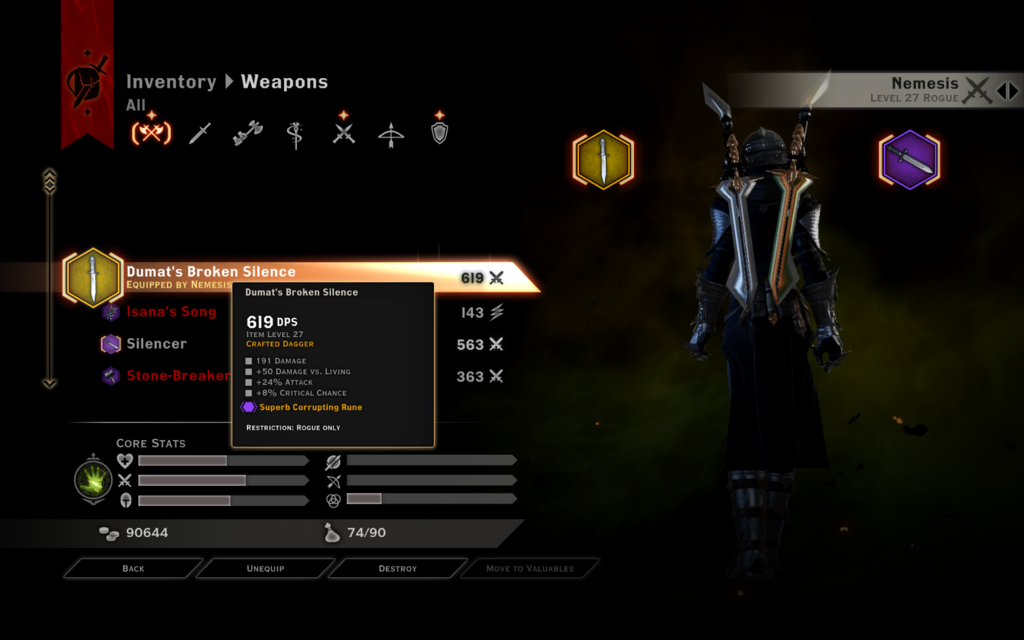Choose the dual daggers filter
This screenshot has width=1024, height=640.
pyautogui.click(x=344, y=133)
